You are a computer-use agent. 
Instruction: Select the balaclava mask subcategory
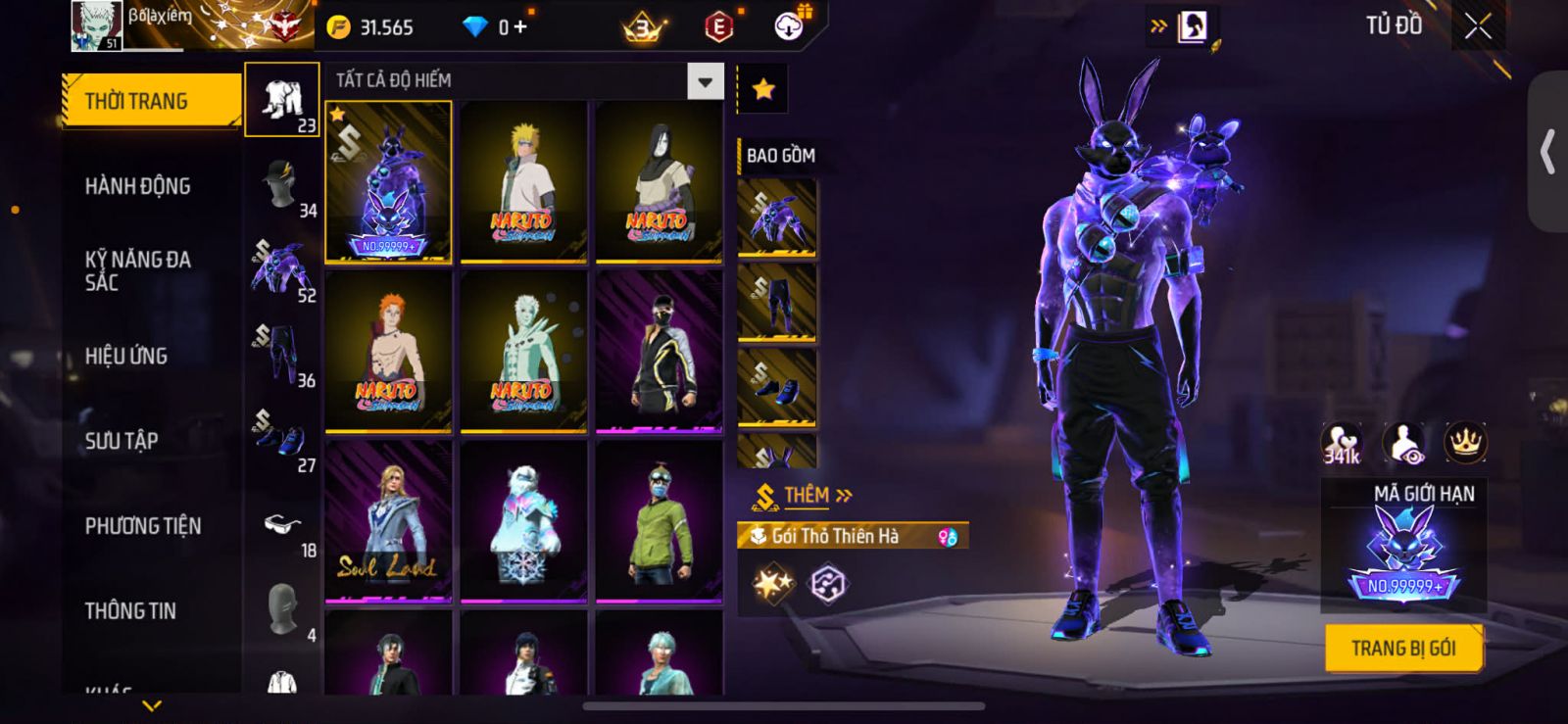tap(282, 609)
